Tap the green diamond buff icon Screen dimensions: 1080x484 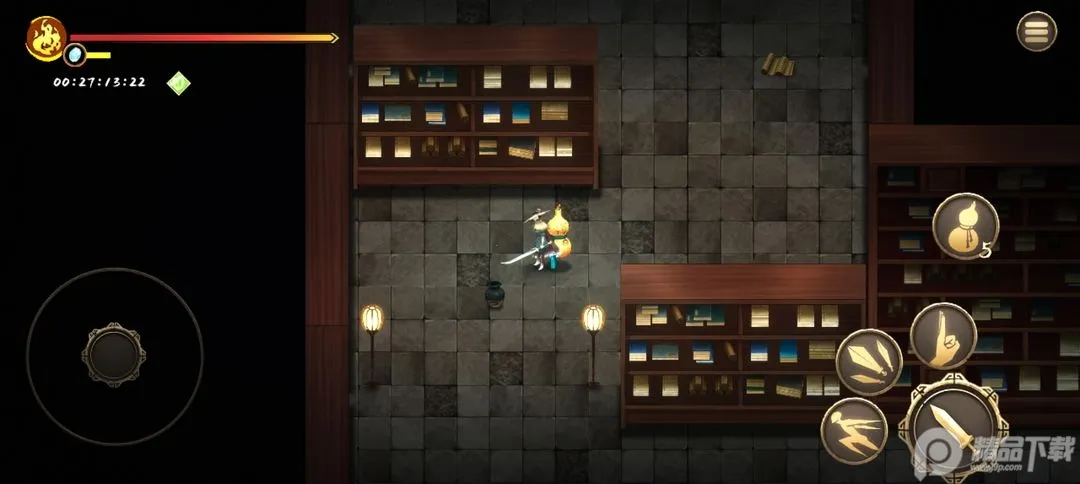pos(178,82)
